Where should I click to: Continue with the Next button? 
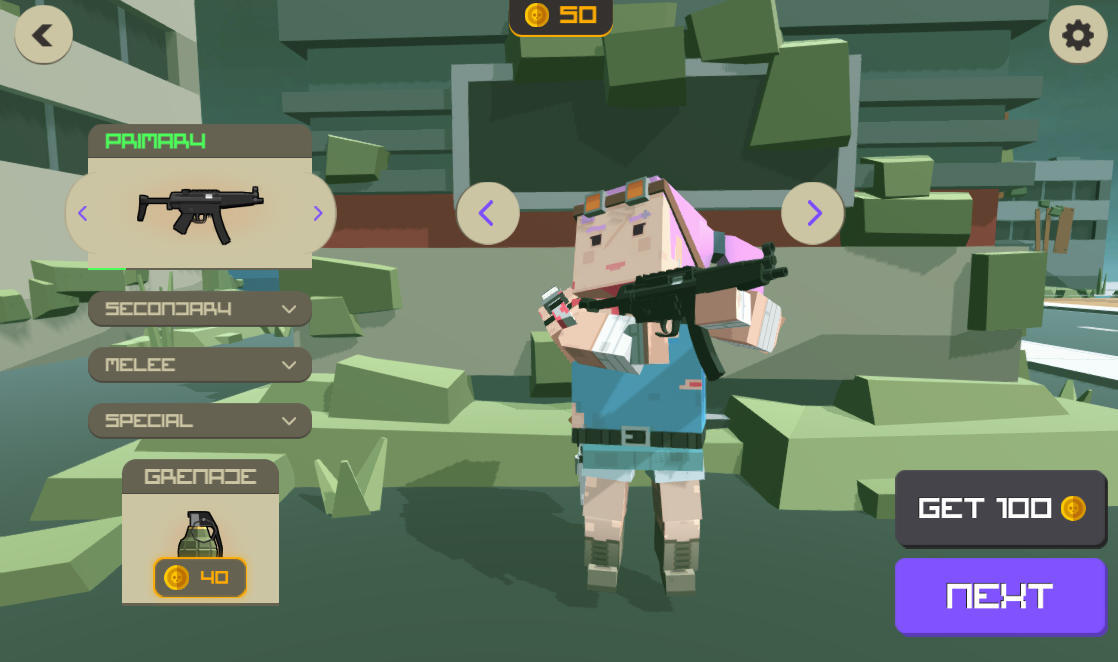1000,596
